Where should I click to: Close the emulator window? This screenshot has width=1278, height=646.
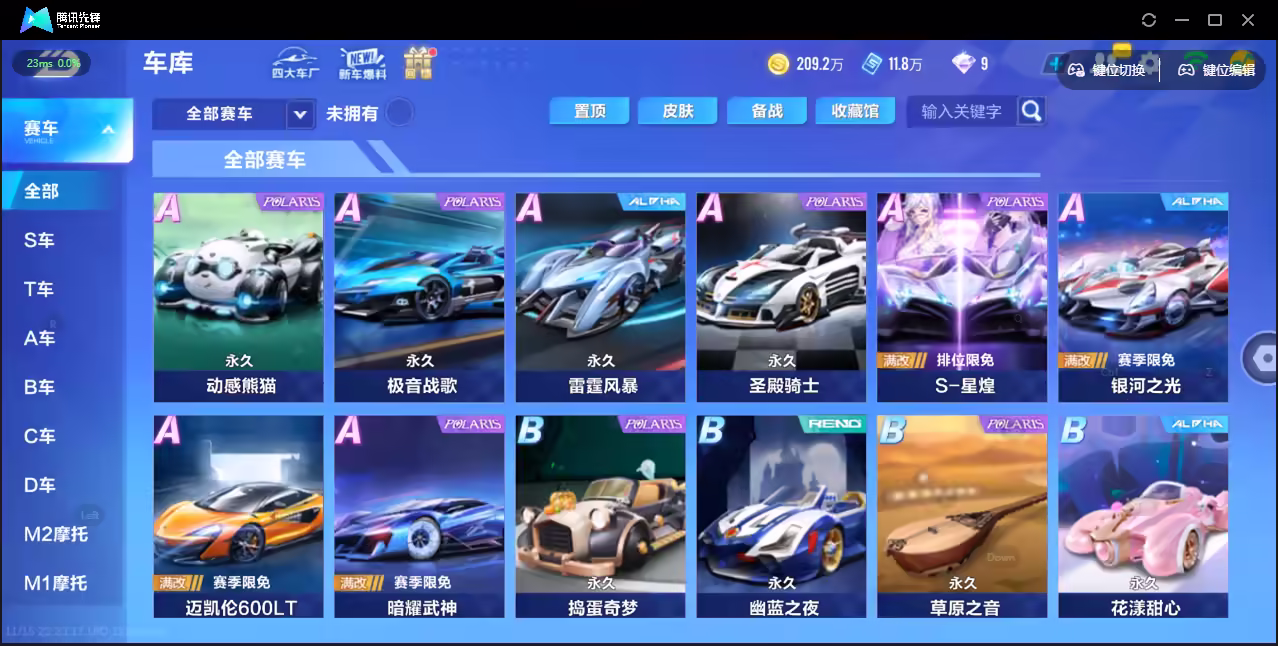(x=1248, y=19)
